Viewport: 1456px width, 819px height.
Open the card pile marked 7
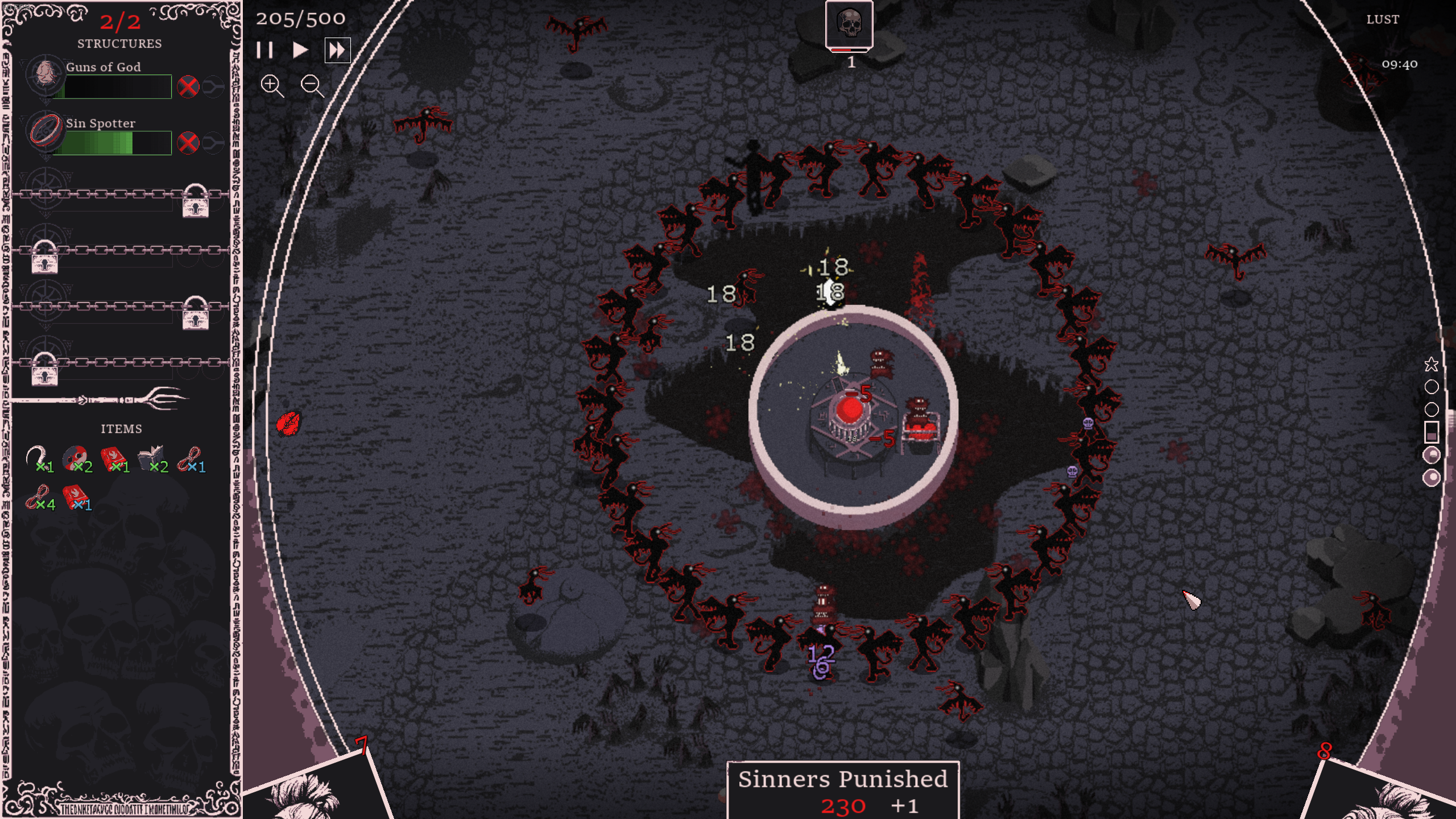click(318, 791)
